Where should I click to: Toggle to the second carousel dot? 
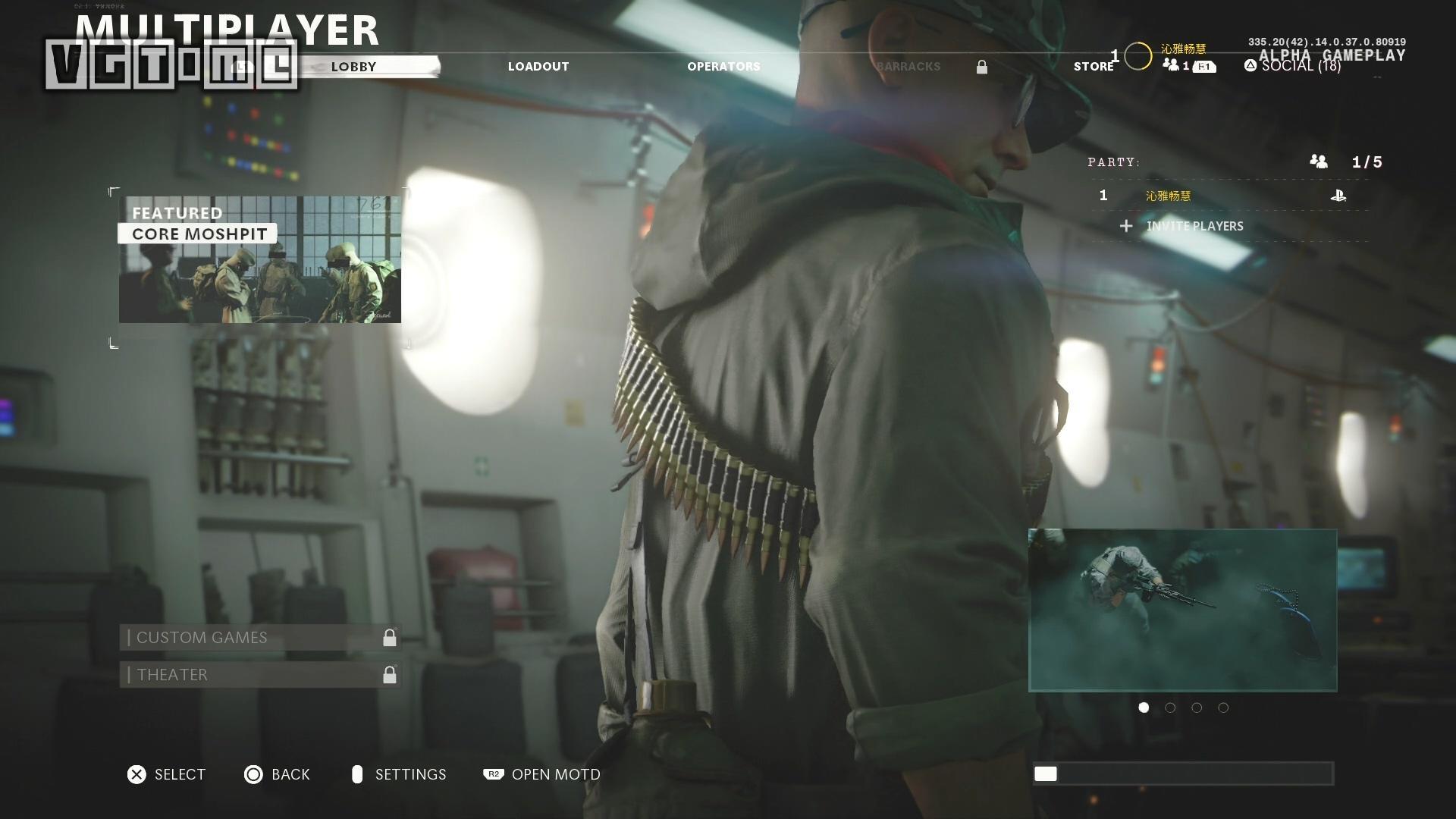click(1170, 708)
